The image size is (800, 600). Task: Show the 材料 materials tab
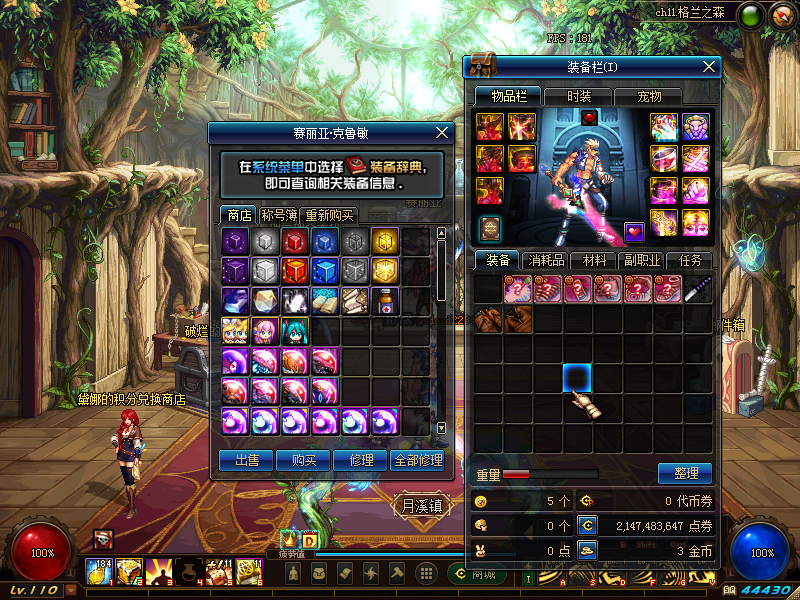(594, 260)
